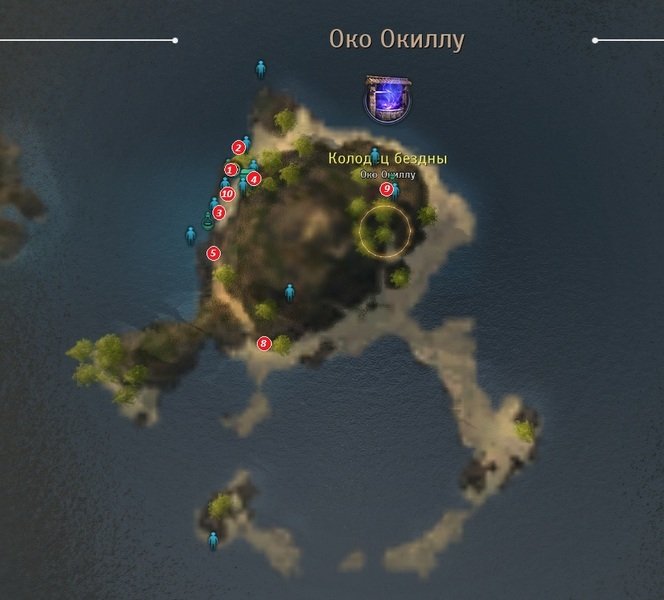Image resolution: width=664 pixels, height=600 pixels.
Task: Select the yellow circle area marker
Action: (385, 230)
